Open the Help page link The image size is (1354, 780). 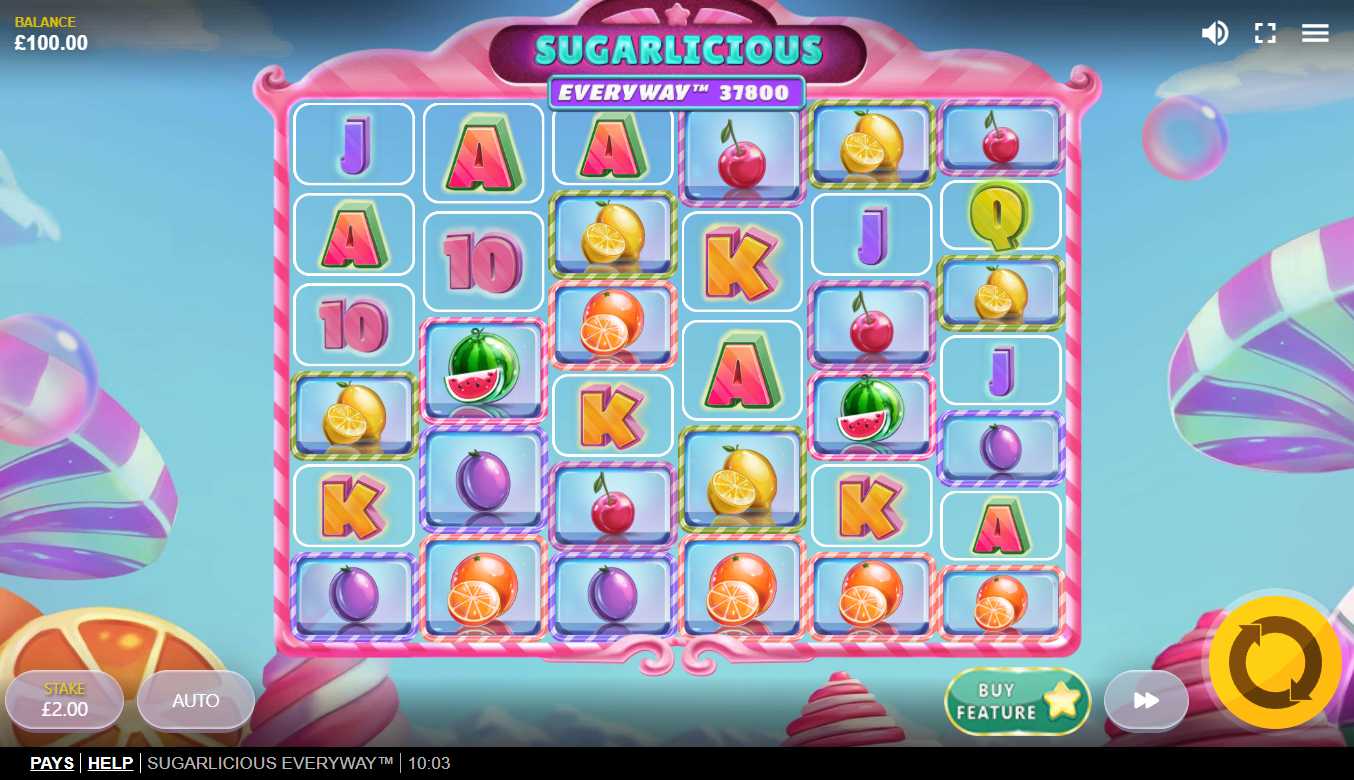(x=110, y=763)
